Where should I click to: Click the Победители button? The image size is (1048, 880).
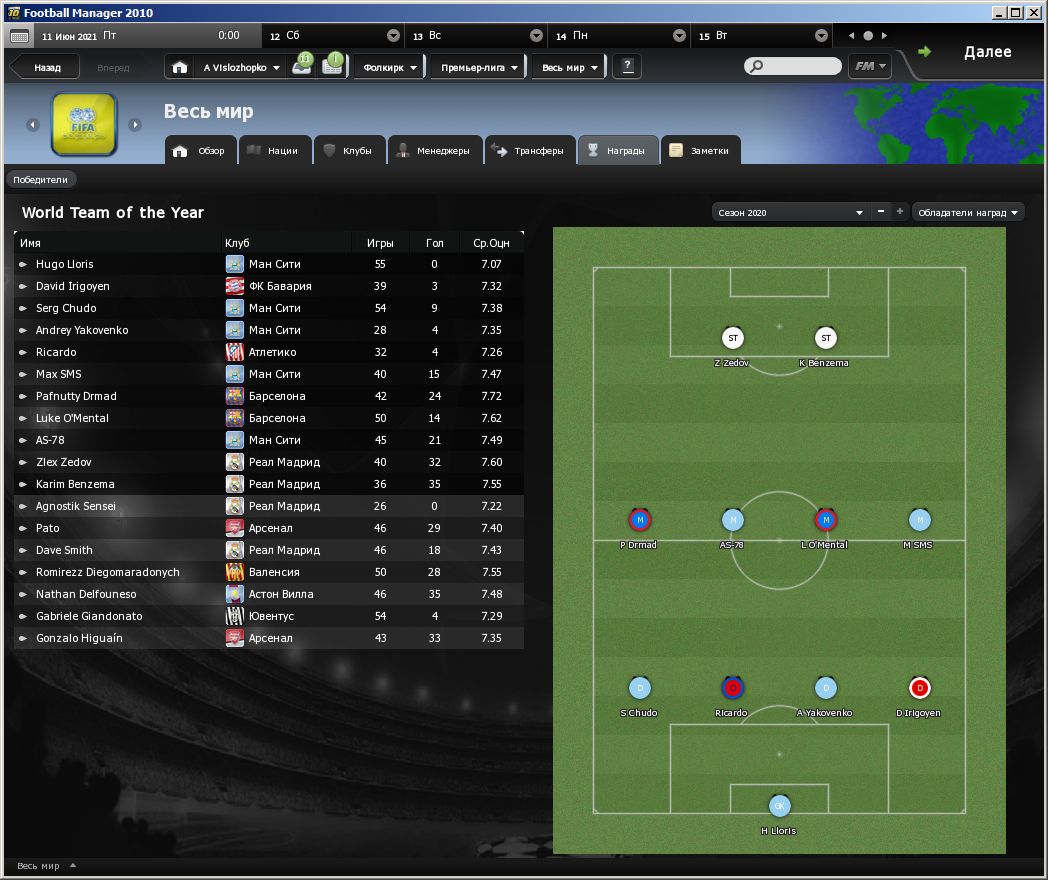[x=41, y=180]
